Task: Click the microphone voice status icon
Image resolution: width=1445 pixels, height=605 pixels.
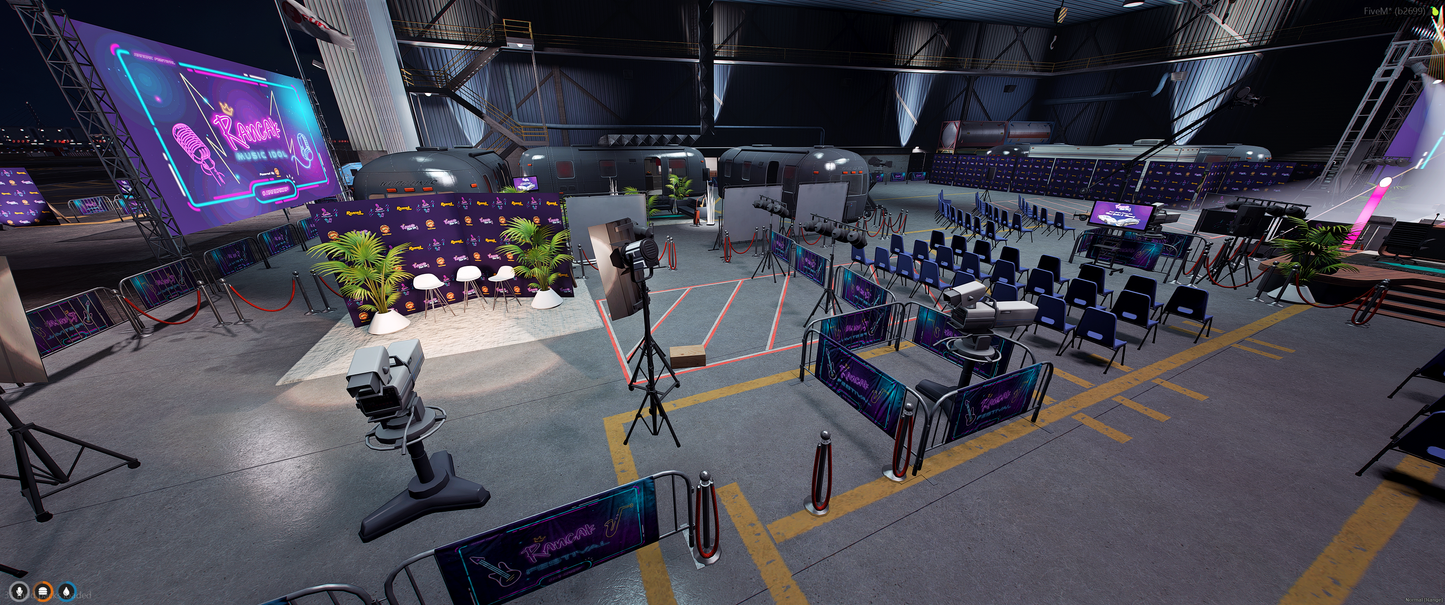Action: click(x=19, y=591)
